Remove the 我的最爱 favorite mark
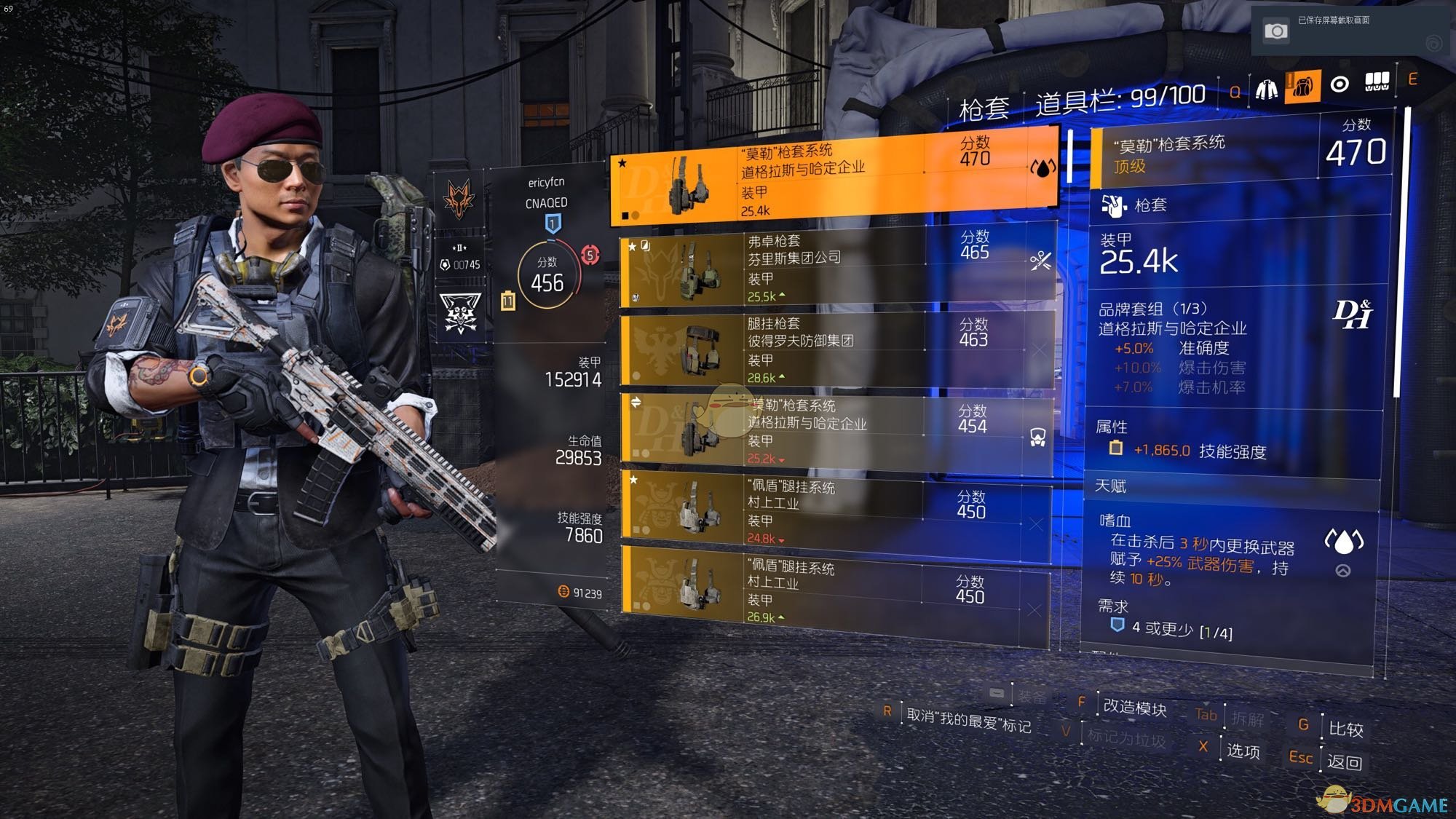The image size is (1456, 819). point(968,720)
